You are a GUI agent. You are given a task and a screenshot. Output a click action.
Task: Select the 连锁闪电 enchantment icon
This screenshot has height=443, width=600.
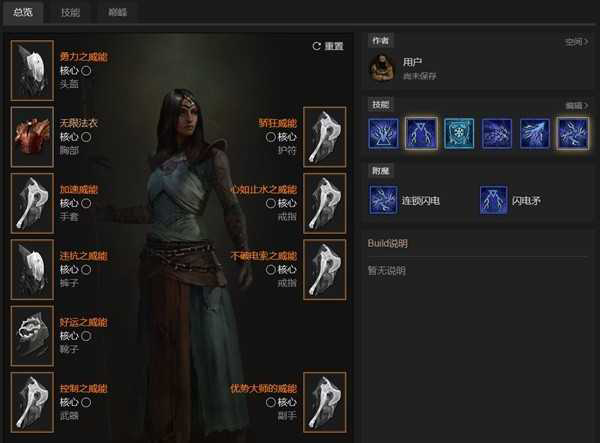click(384, 200)
